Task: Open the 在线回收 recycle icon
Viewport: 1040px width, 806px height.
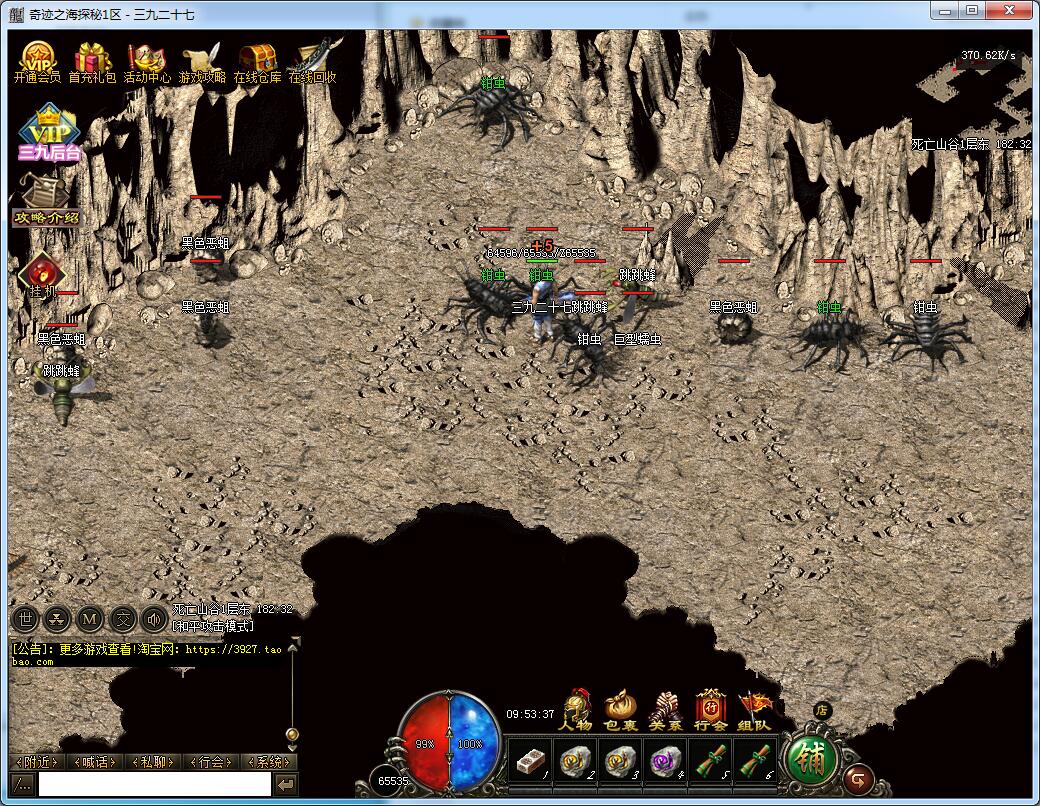Action: [312, 62]
